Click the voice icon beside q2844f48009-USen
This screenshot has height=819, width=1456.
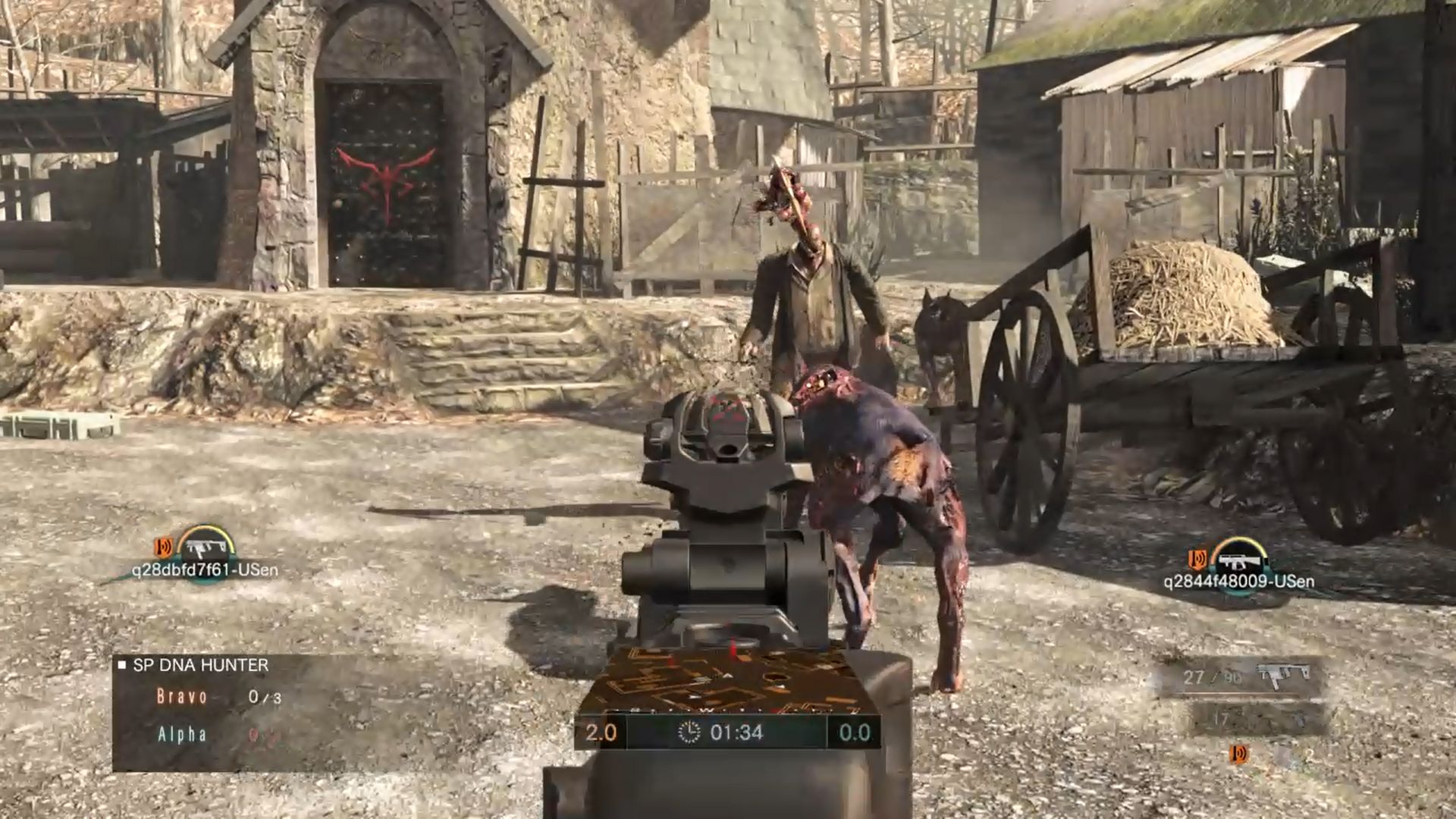tap(1198, 560)
